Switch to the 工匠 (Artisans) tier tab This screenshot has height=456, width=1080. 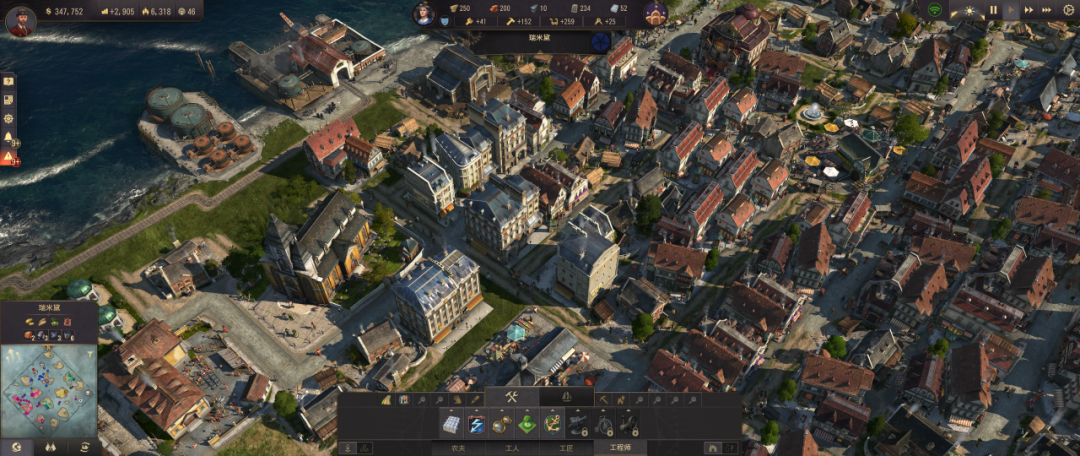(566, 449)
